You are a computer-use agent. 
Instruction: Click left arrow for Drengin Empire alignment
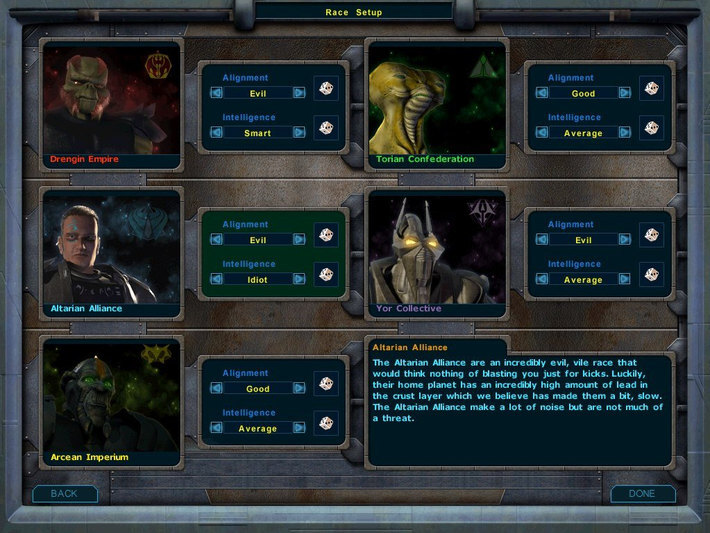(x=216, y=93)
